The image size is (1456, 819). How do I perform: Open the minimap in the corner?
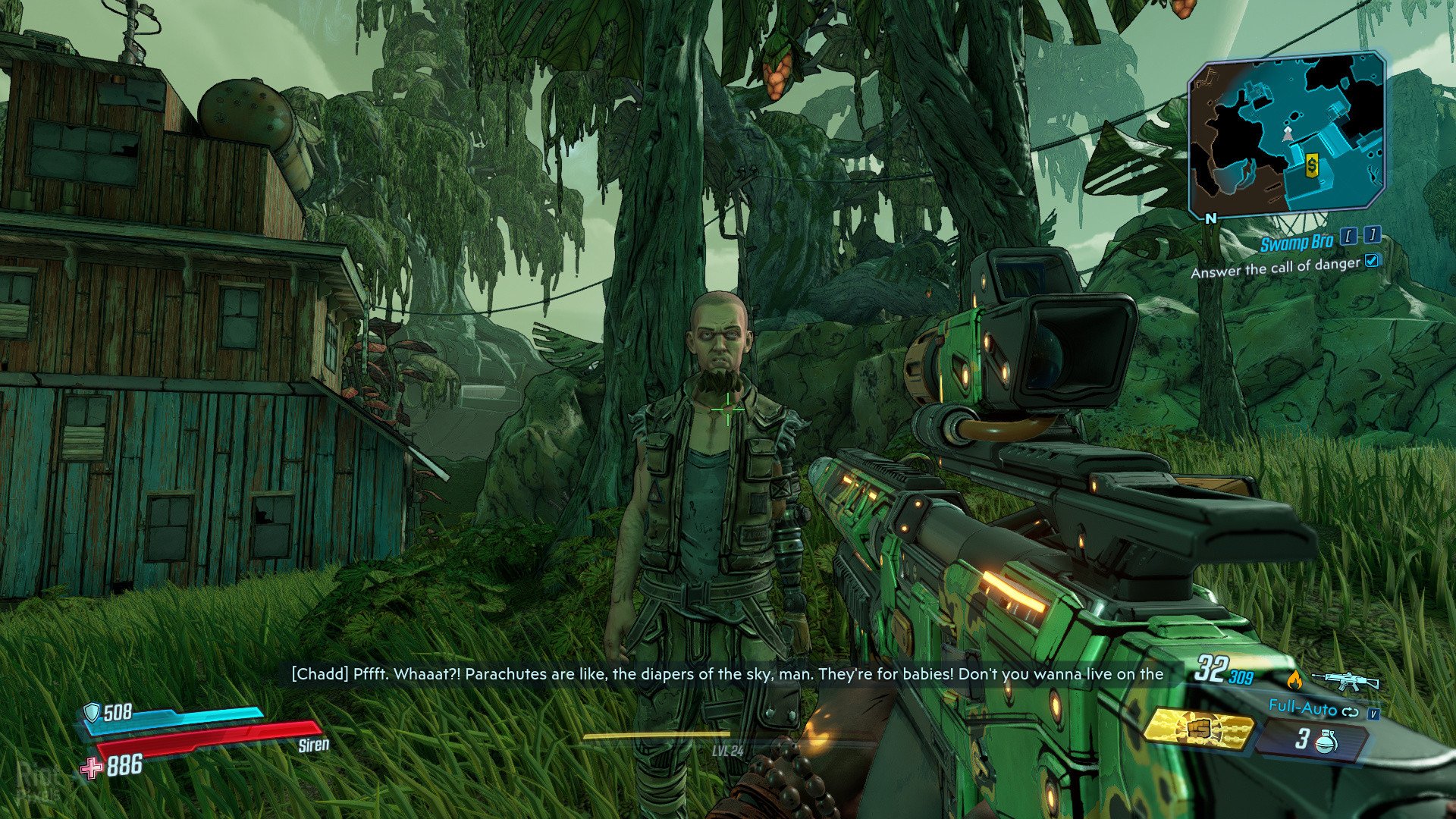[1287, 135]
